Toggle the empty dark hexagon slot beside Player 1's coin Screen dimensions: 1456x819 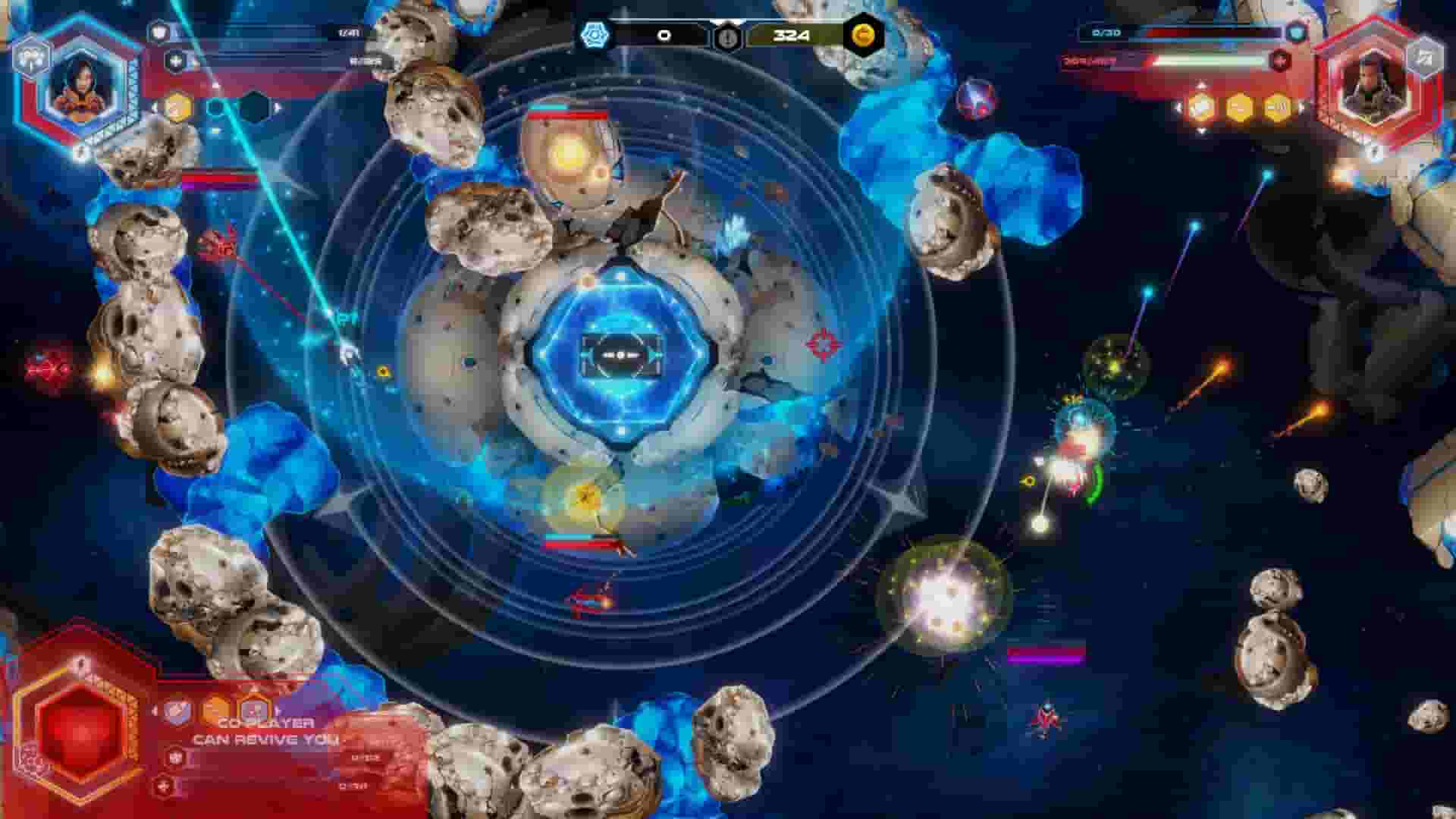pos(254,106)
